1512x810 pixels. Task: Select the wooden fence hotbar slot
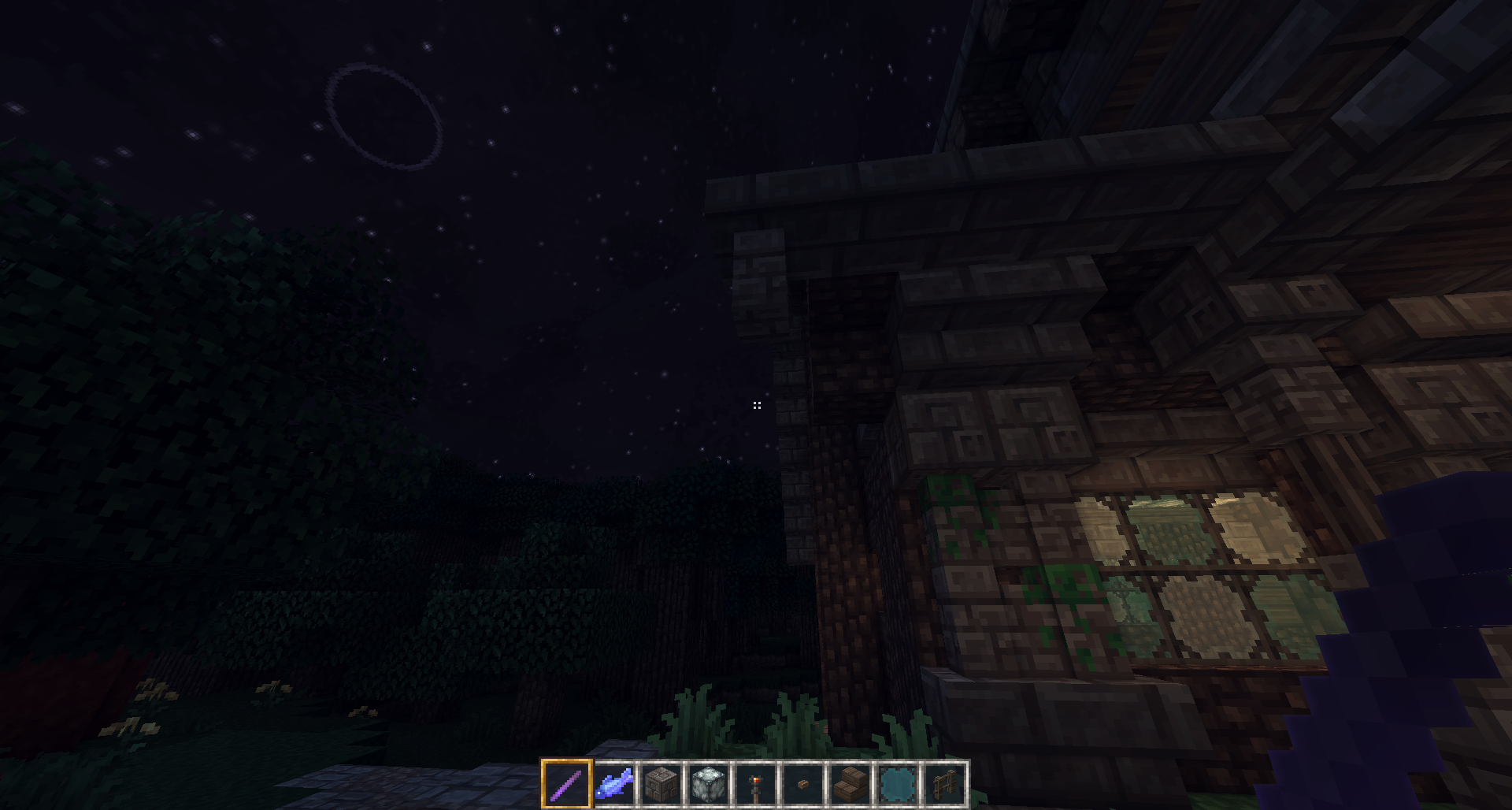[x=945, y=784]
